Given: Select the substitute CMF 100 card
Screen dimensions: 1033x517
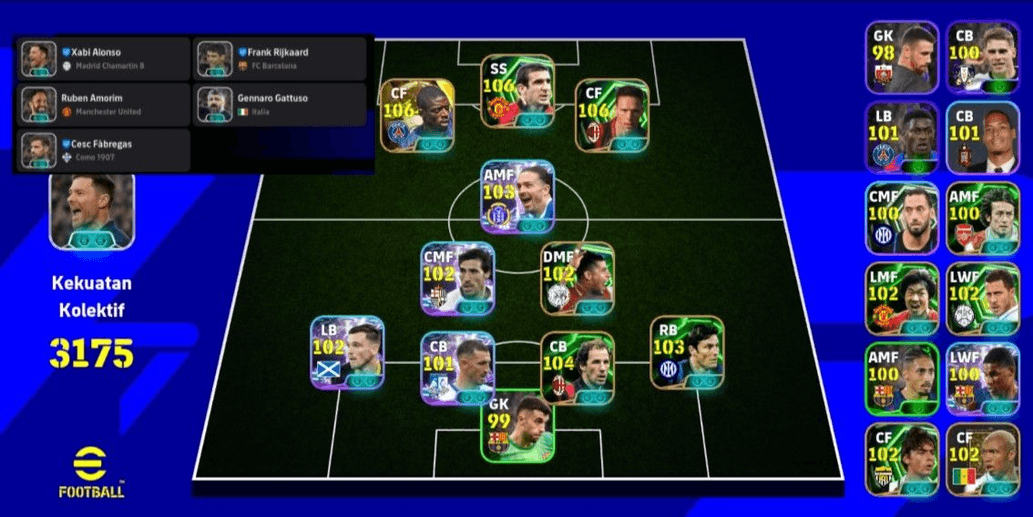Looking at the screenshot, I should pos(902,218).
